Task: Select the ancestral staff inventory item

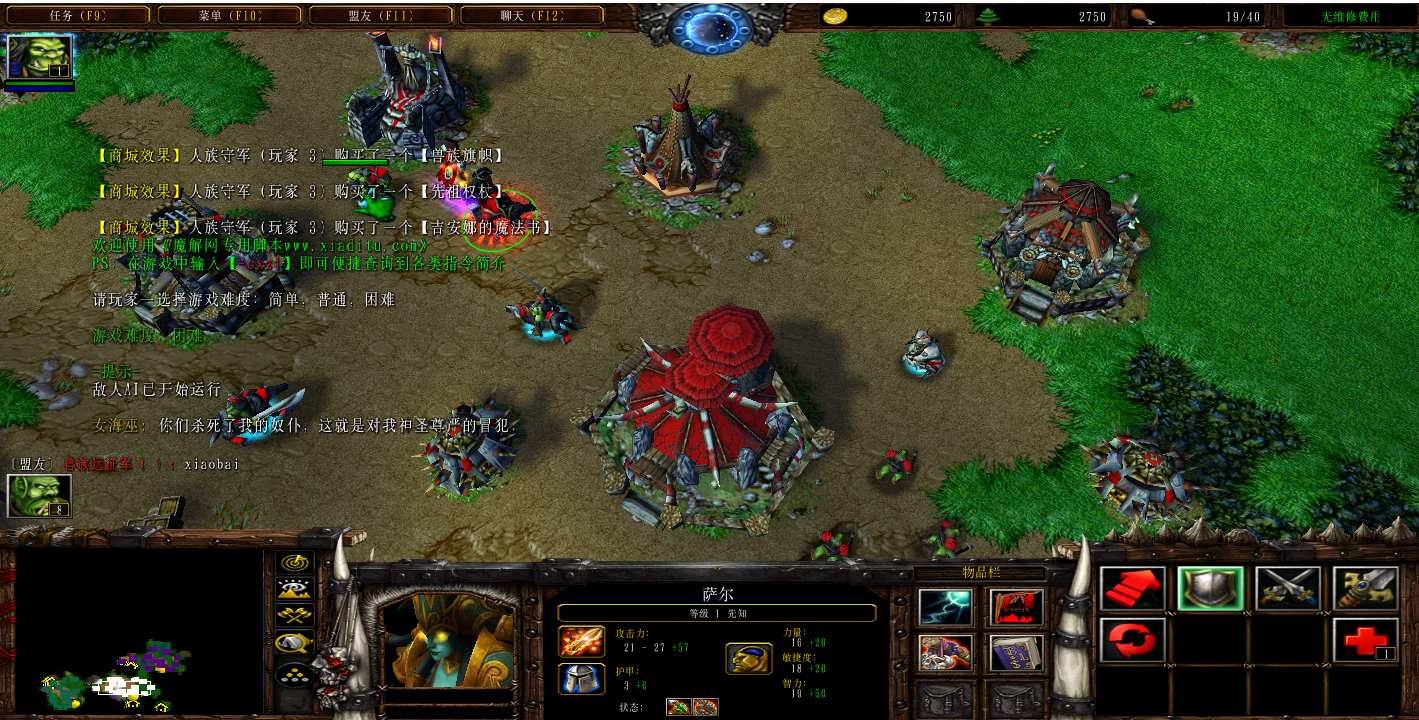Action: pos(944,654)
